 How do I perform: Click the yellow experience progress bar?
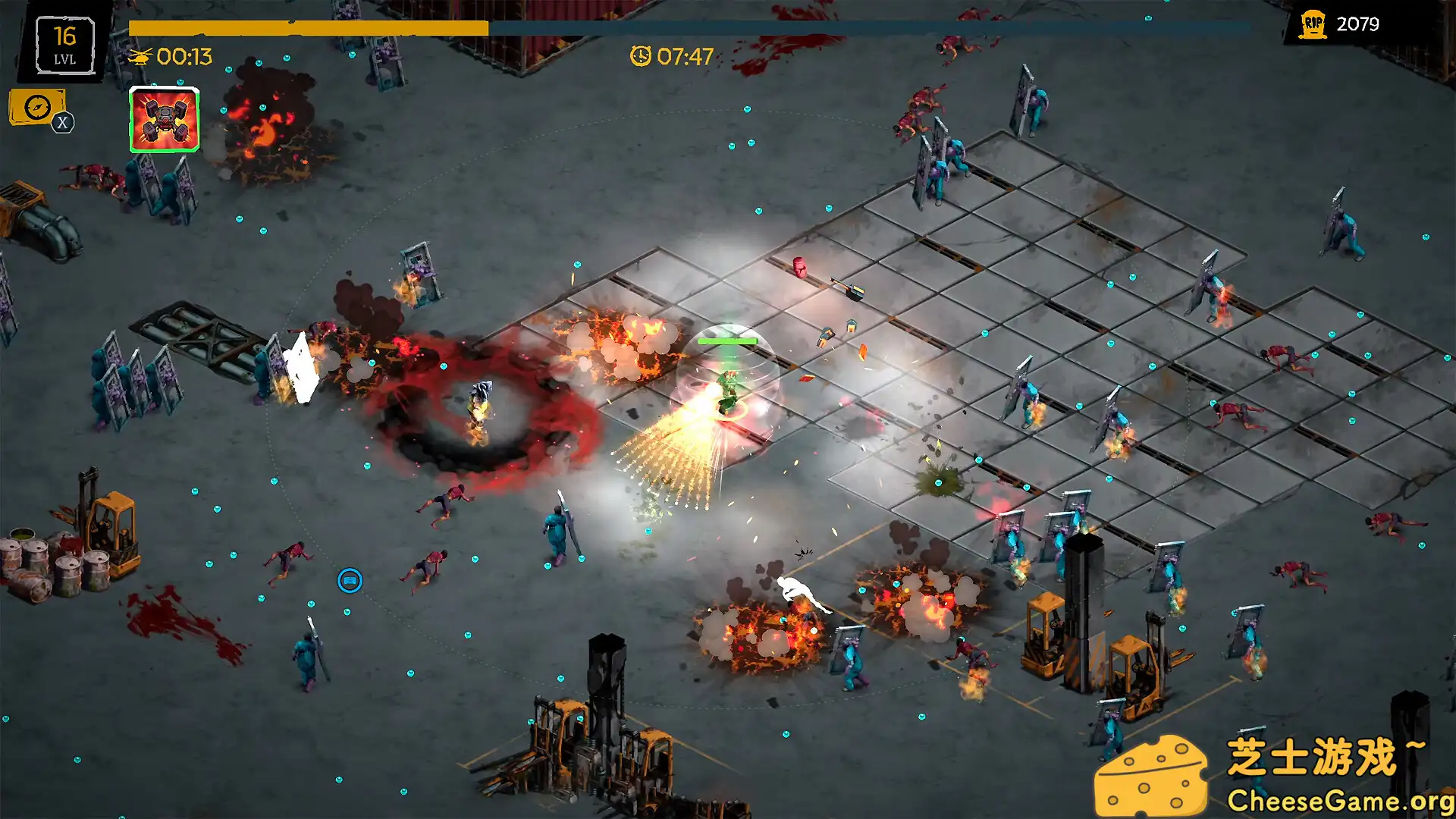point(307,28)
